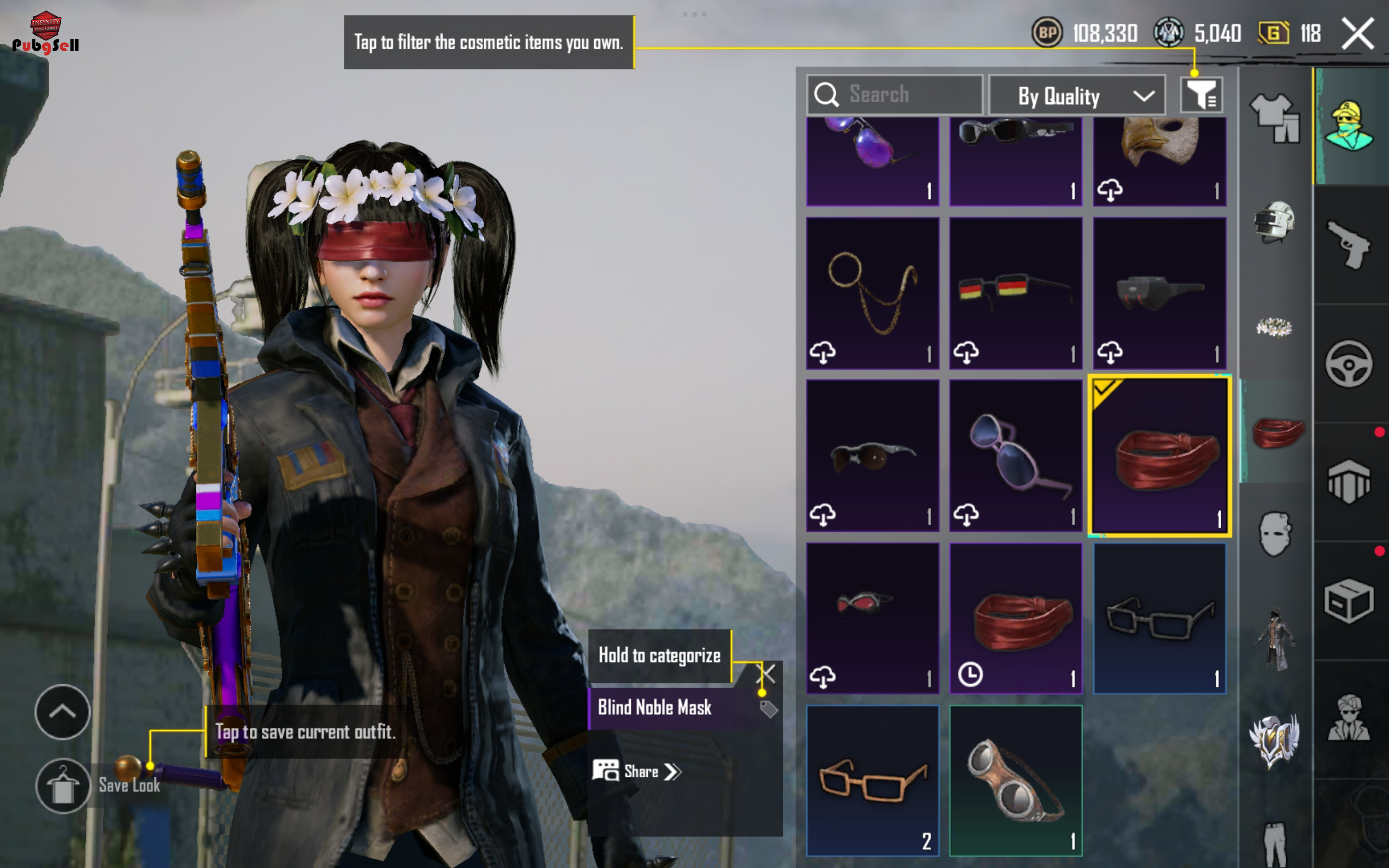Select the German flag sunglasses
Viewport: 1389px width, 868px height.
1015,293
